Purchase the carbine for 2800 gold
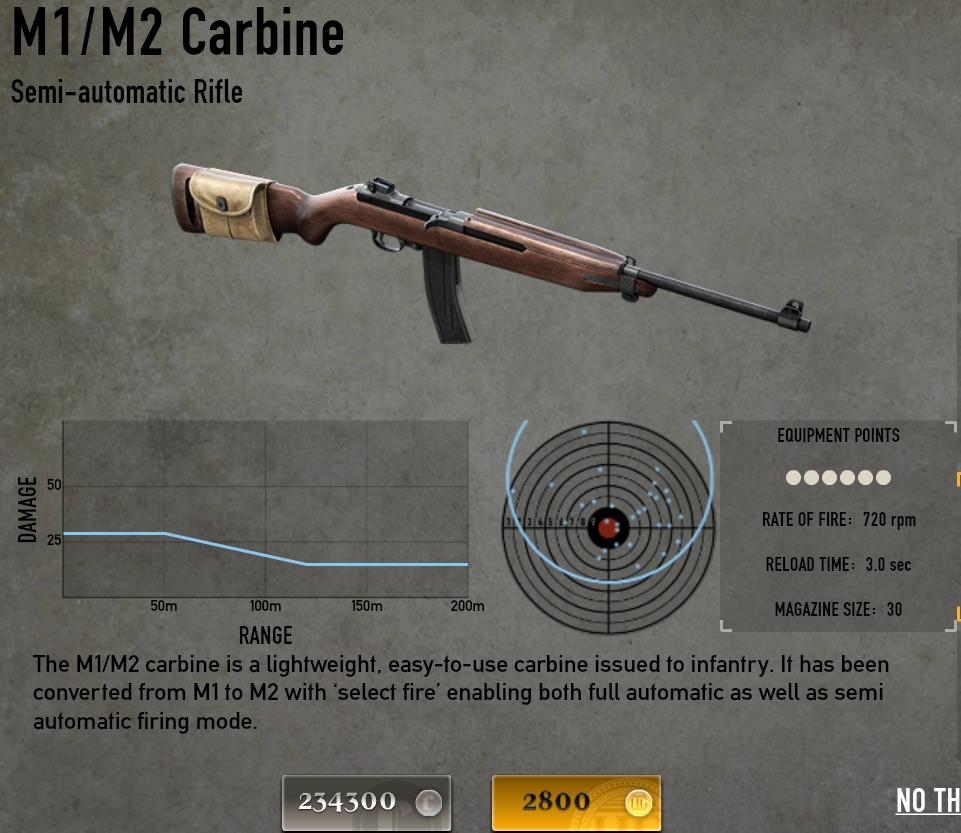This screenshot has height=833, width=961. 576,802
